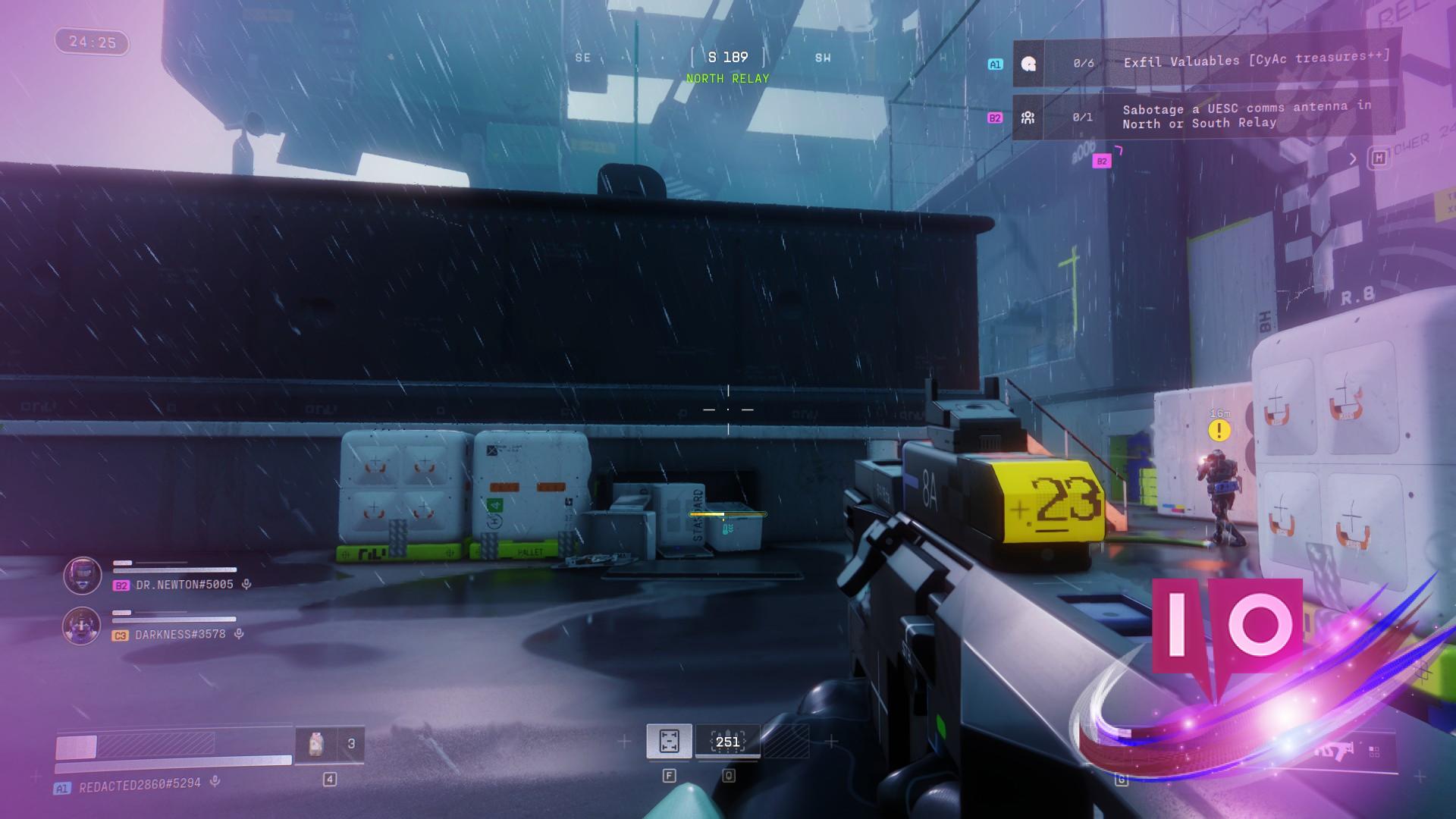Toggle the microphone icon beside REDACTED2860#5294
Screen dimensions: 1456x819
click(215, 781)
